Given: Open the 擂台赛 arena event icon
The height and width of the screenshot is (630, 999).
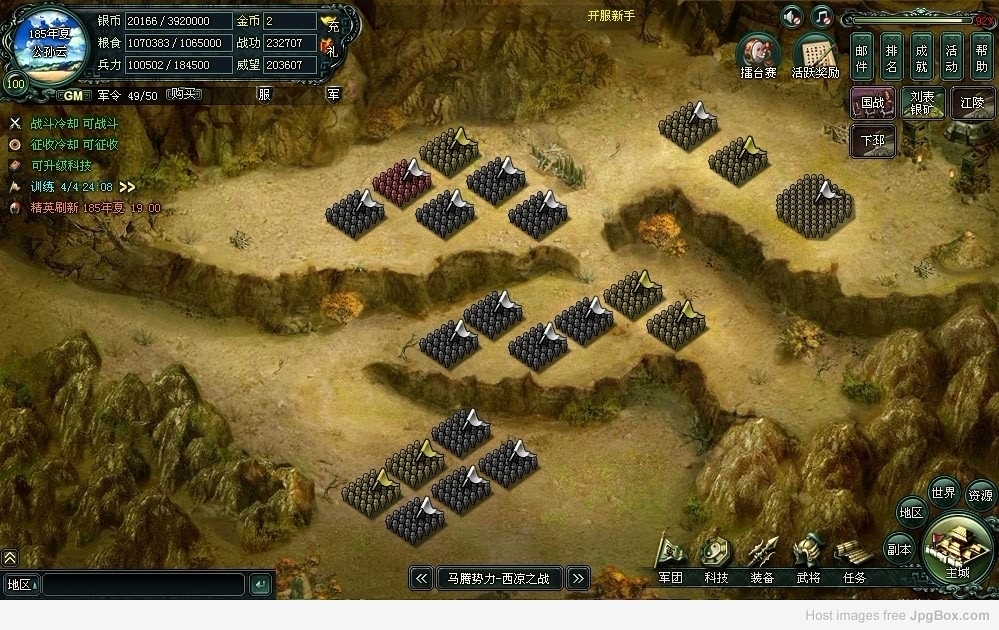Looking at the screenshot, I should coord(758,55).
